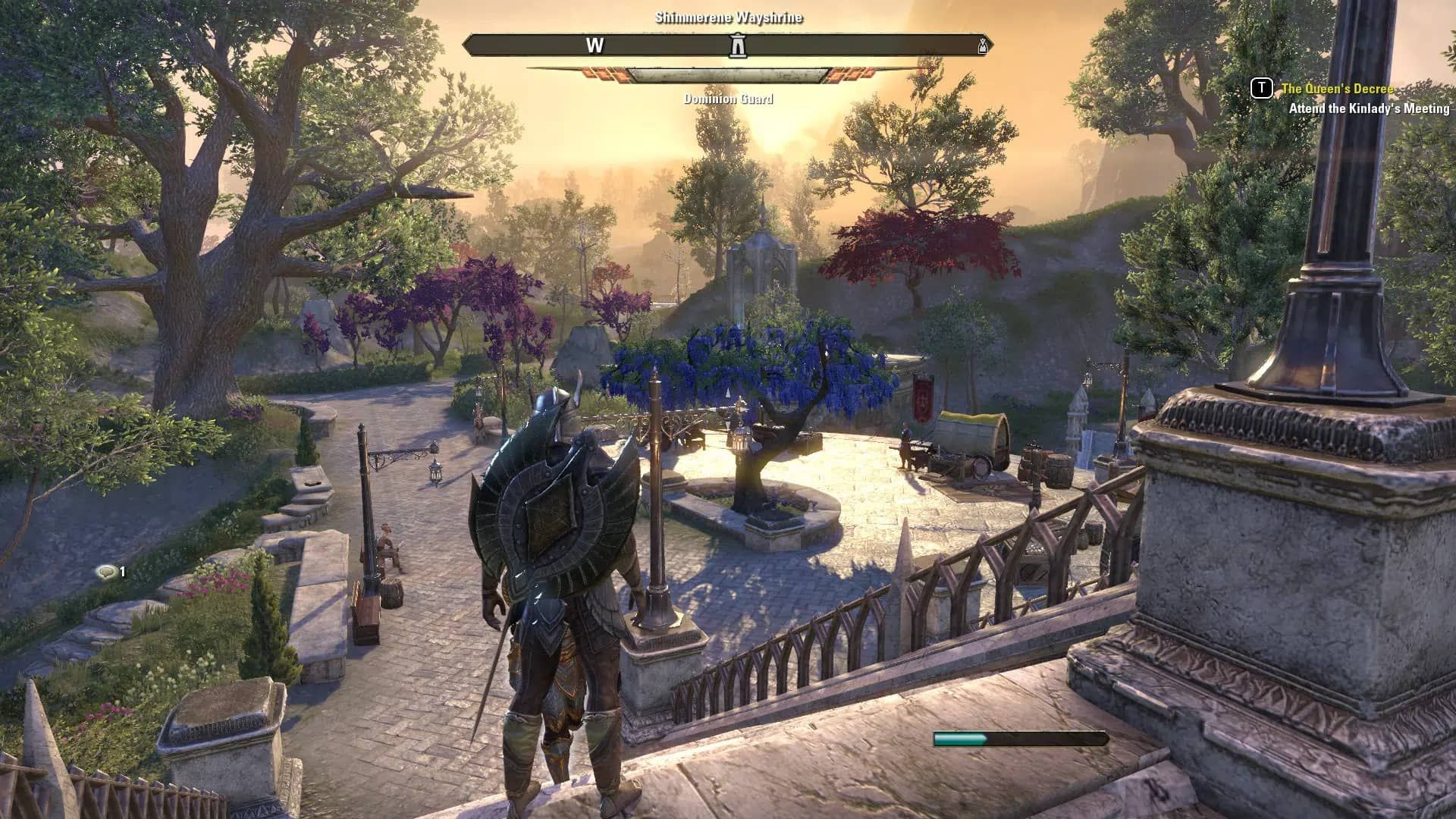Select the crosshair reticle at screen center
This screenshot has height=819, width=1456.
click(x=728, y=409)
